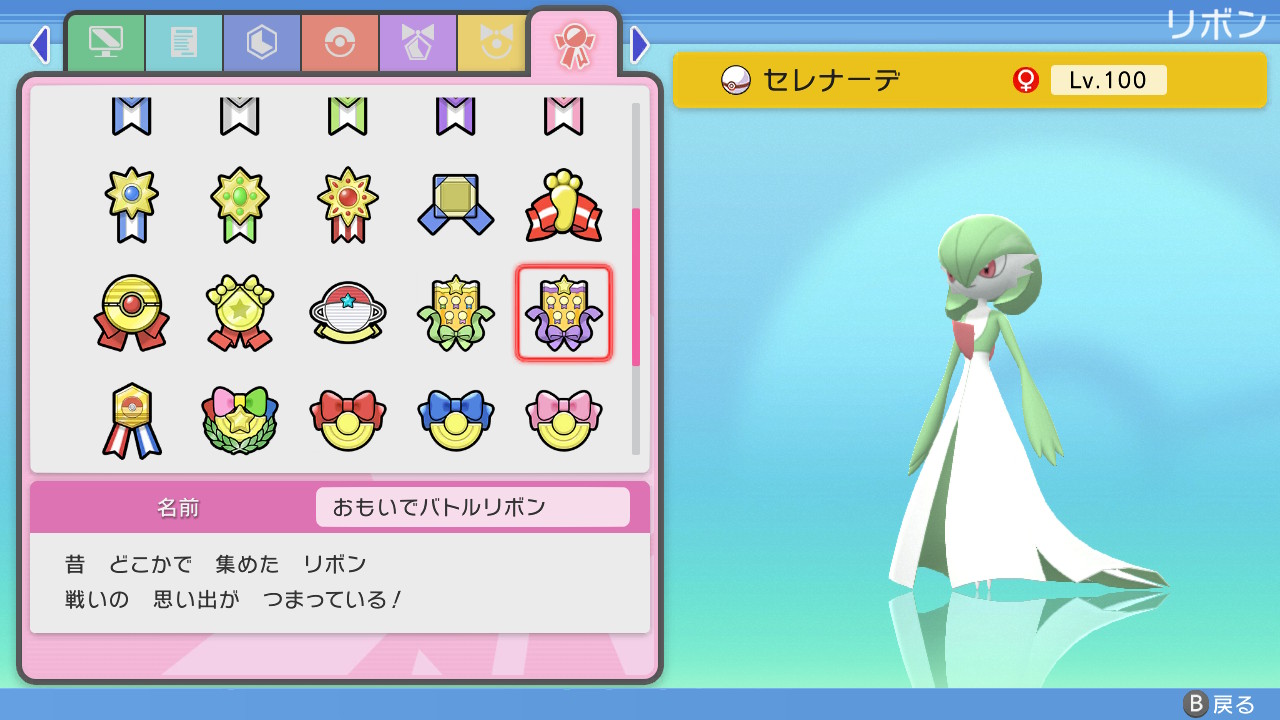Image resolution: width=1280 pixels, height=720 pixels.
Task: Select the gold star ribbon with yellow bows
Action: 239,312
